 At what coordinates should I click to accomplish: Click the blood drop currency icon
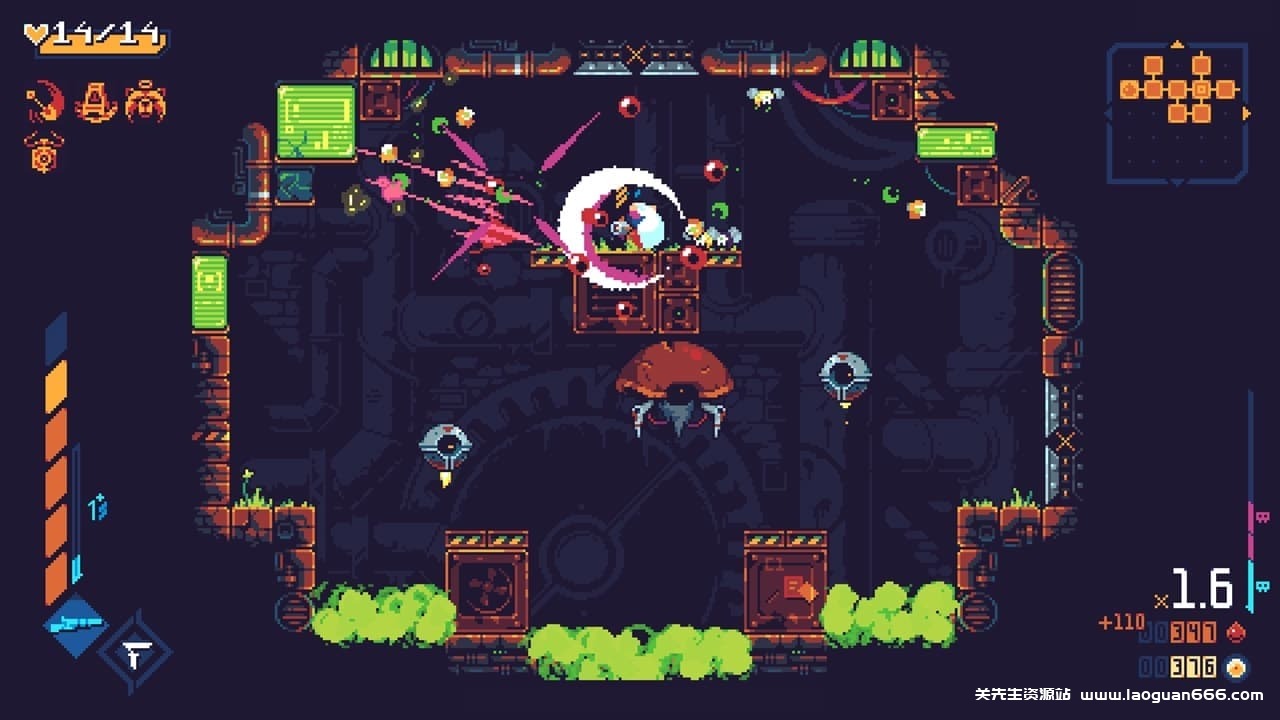1237,634
